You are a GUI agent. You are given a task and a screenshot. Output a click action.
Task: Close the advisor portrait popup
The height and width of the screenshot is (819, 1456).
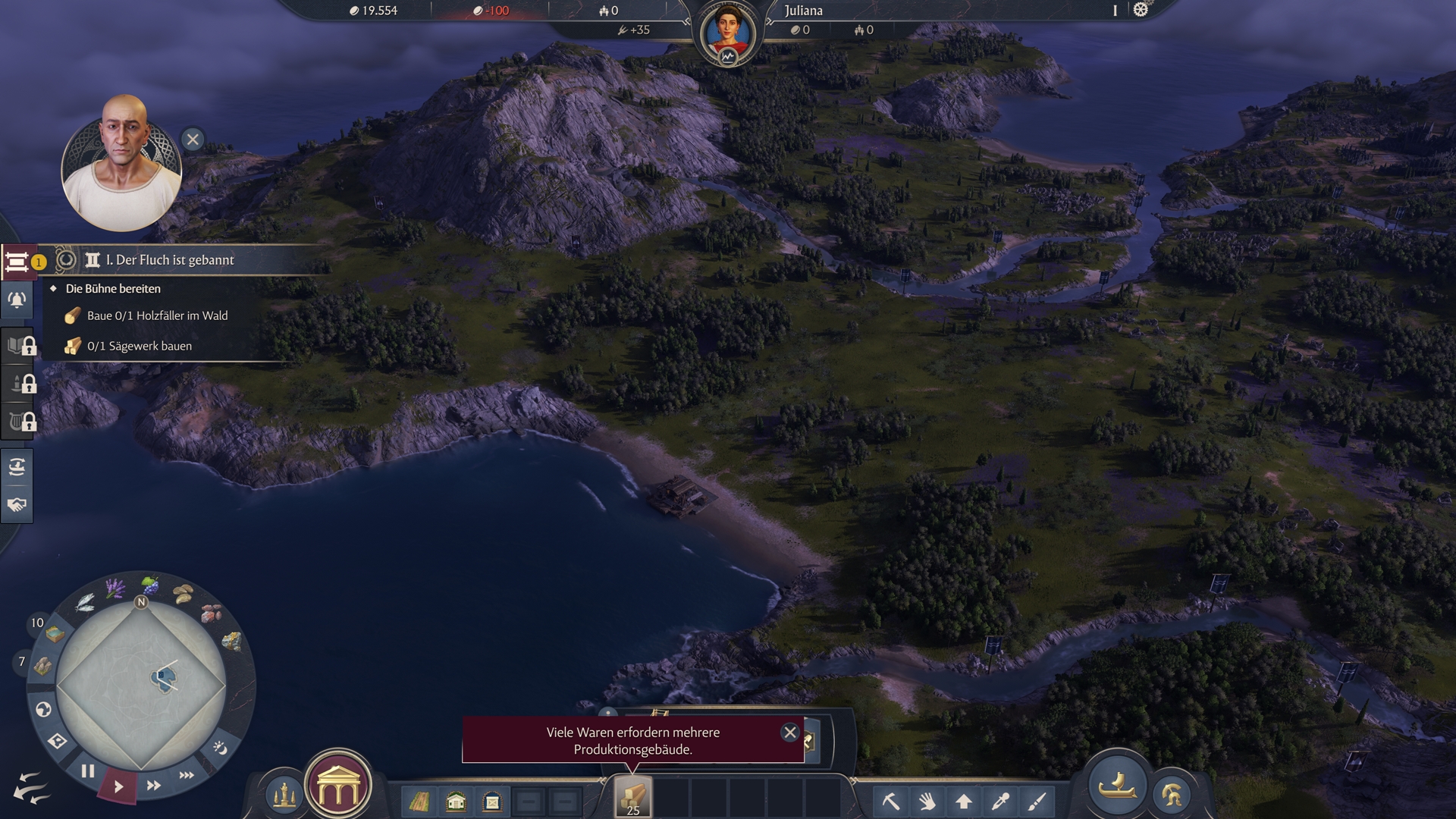pyautogui.click(x=193, y=140)
